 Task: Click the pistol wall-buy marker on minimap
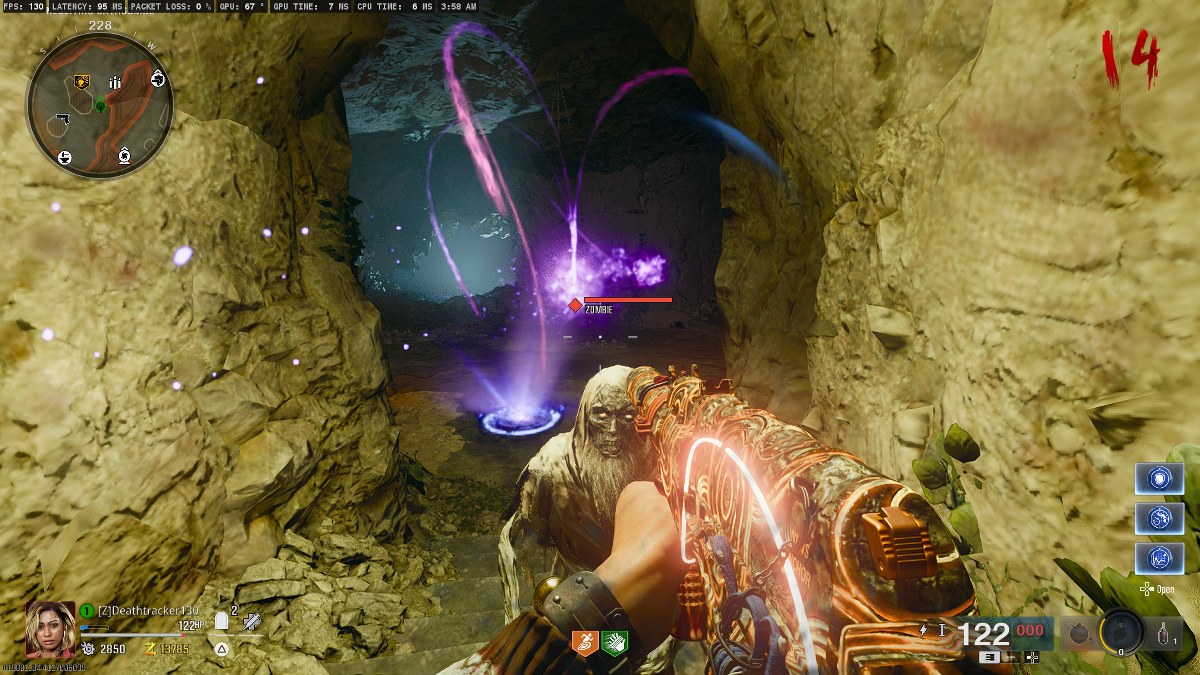pyautogui.click(x=61, y=120)
